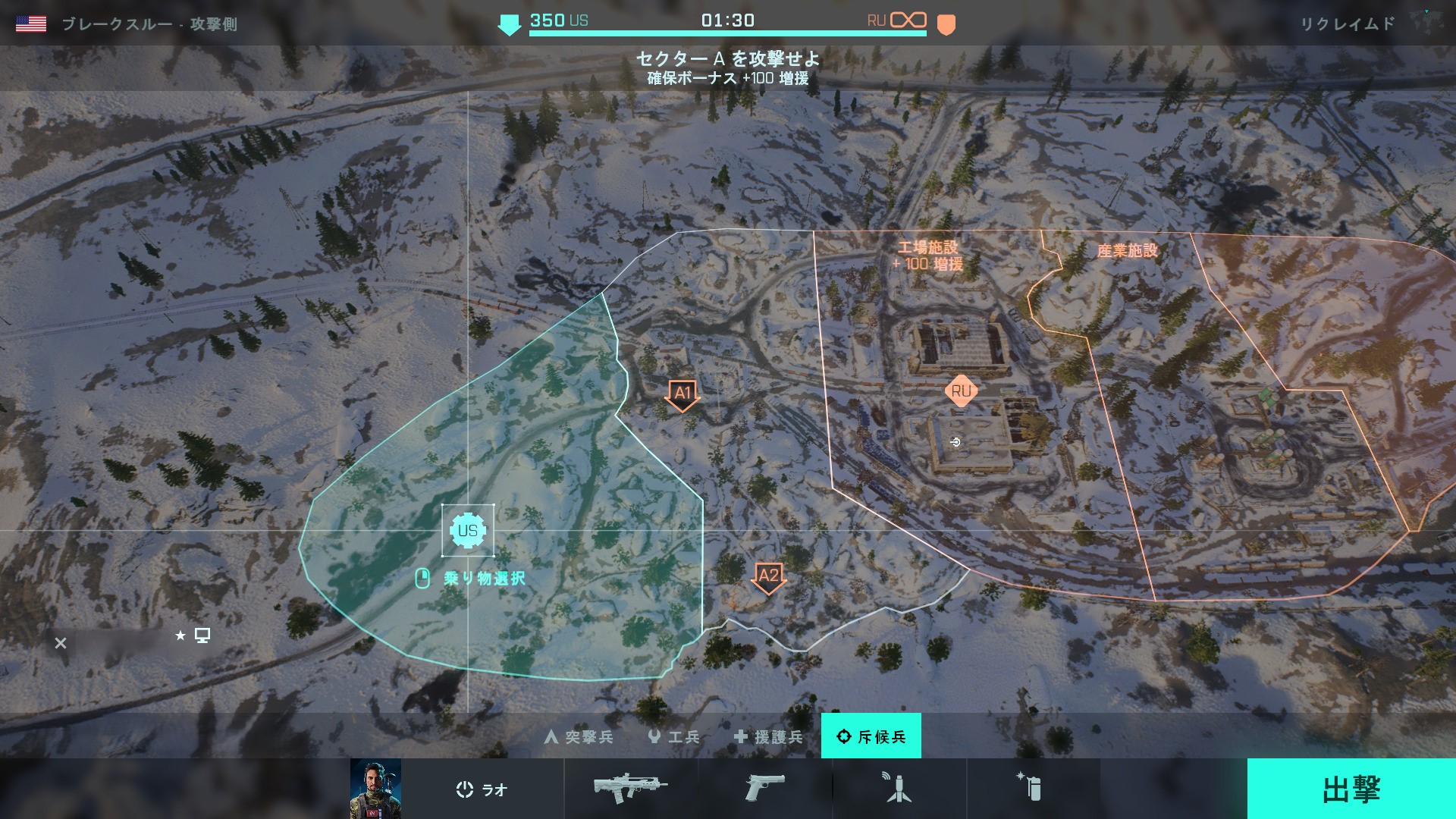Open the primary rifle weapon slot
The width and height of the screenshot is (1456, 819).
click(630, 789)
